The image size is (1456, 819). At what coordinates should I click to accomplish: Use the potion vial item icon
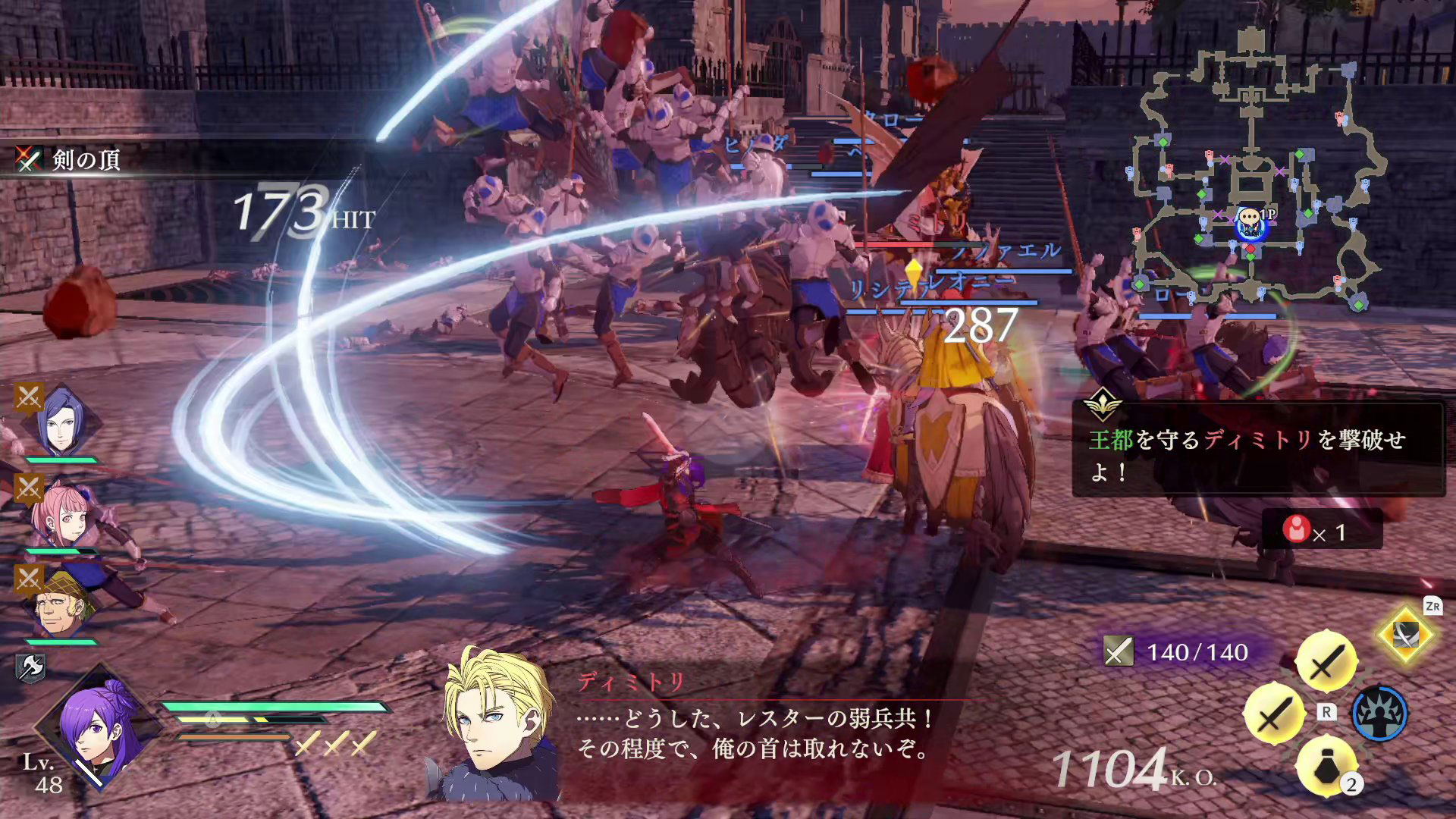click(1326, 767)
